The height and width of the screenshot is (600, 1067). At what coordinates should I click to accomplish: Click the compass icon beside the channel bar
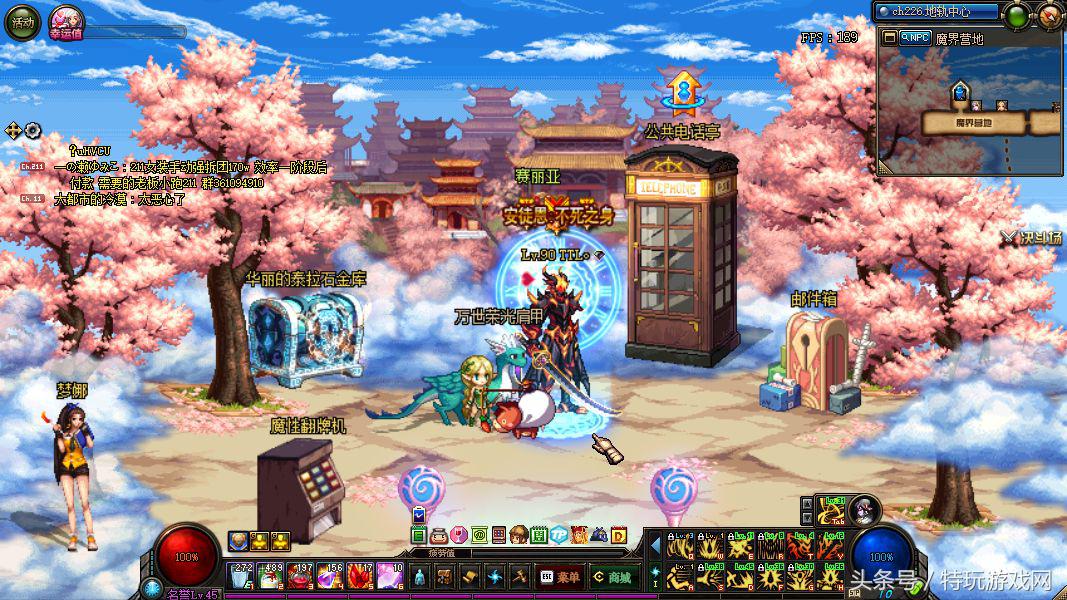[1049, 15]
